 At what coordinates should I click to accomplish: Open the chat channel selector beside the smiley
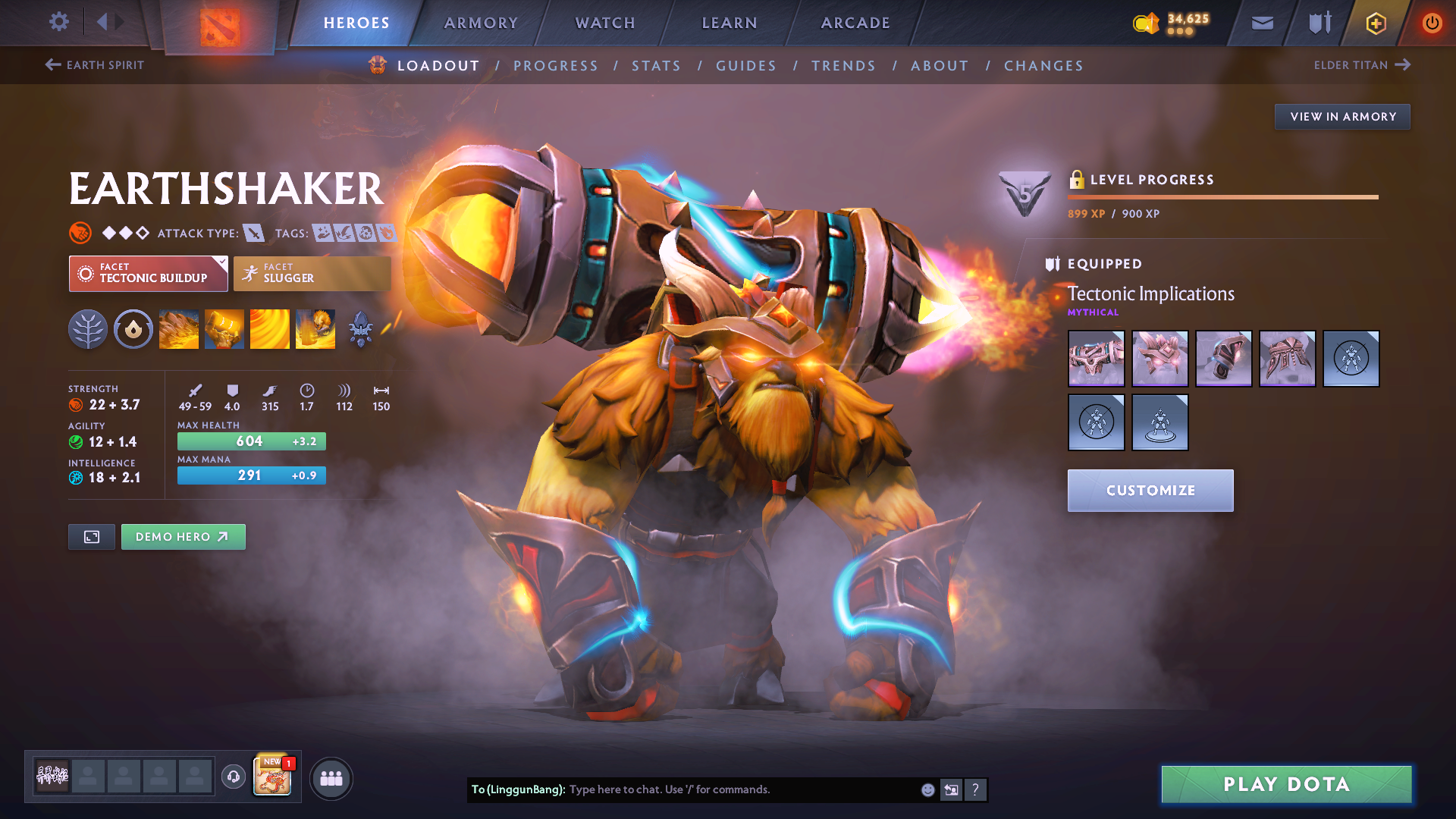[x=950, y=789]
